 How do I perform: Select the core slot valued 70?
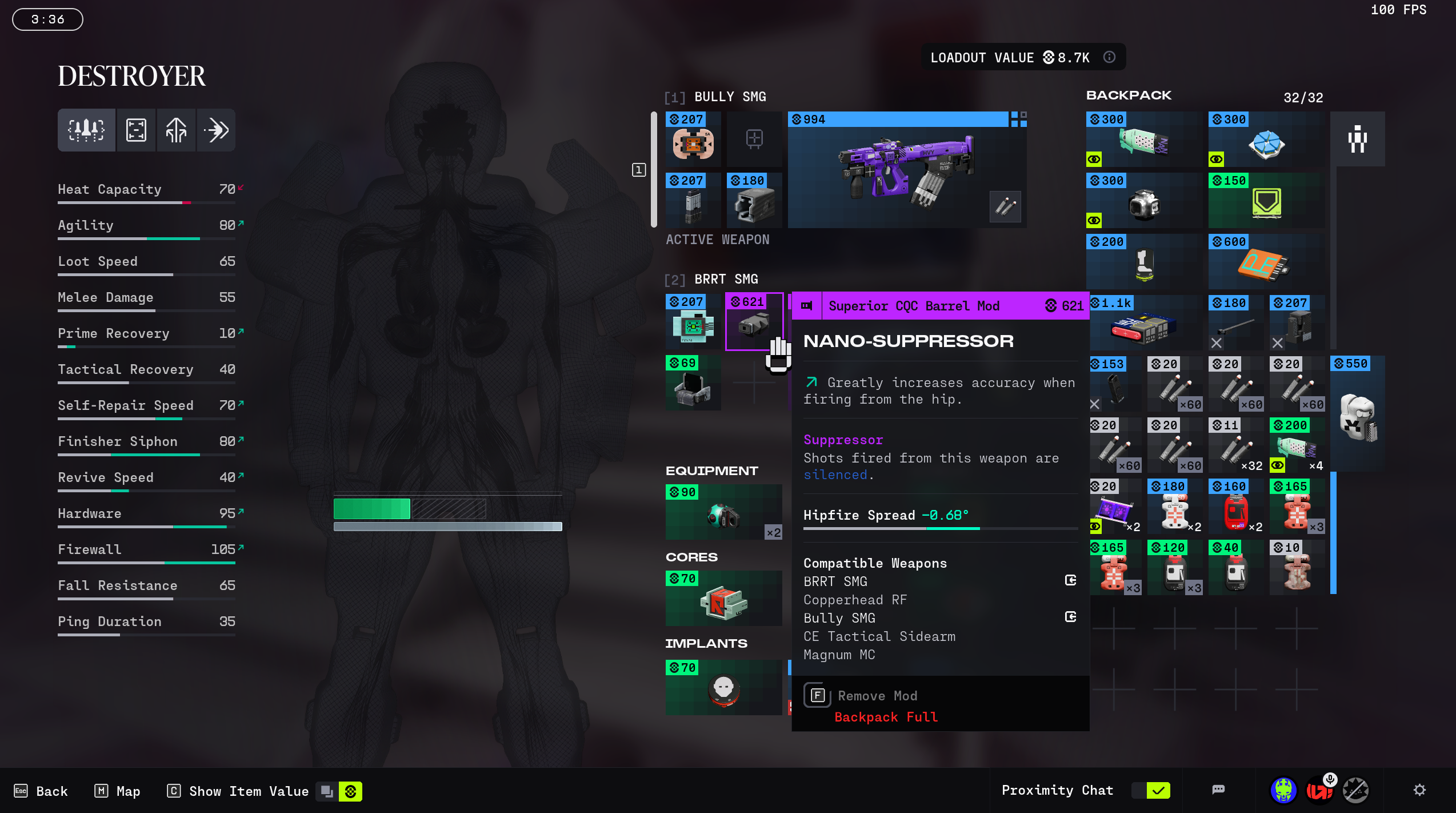[x=723, y=599]
